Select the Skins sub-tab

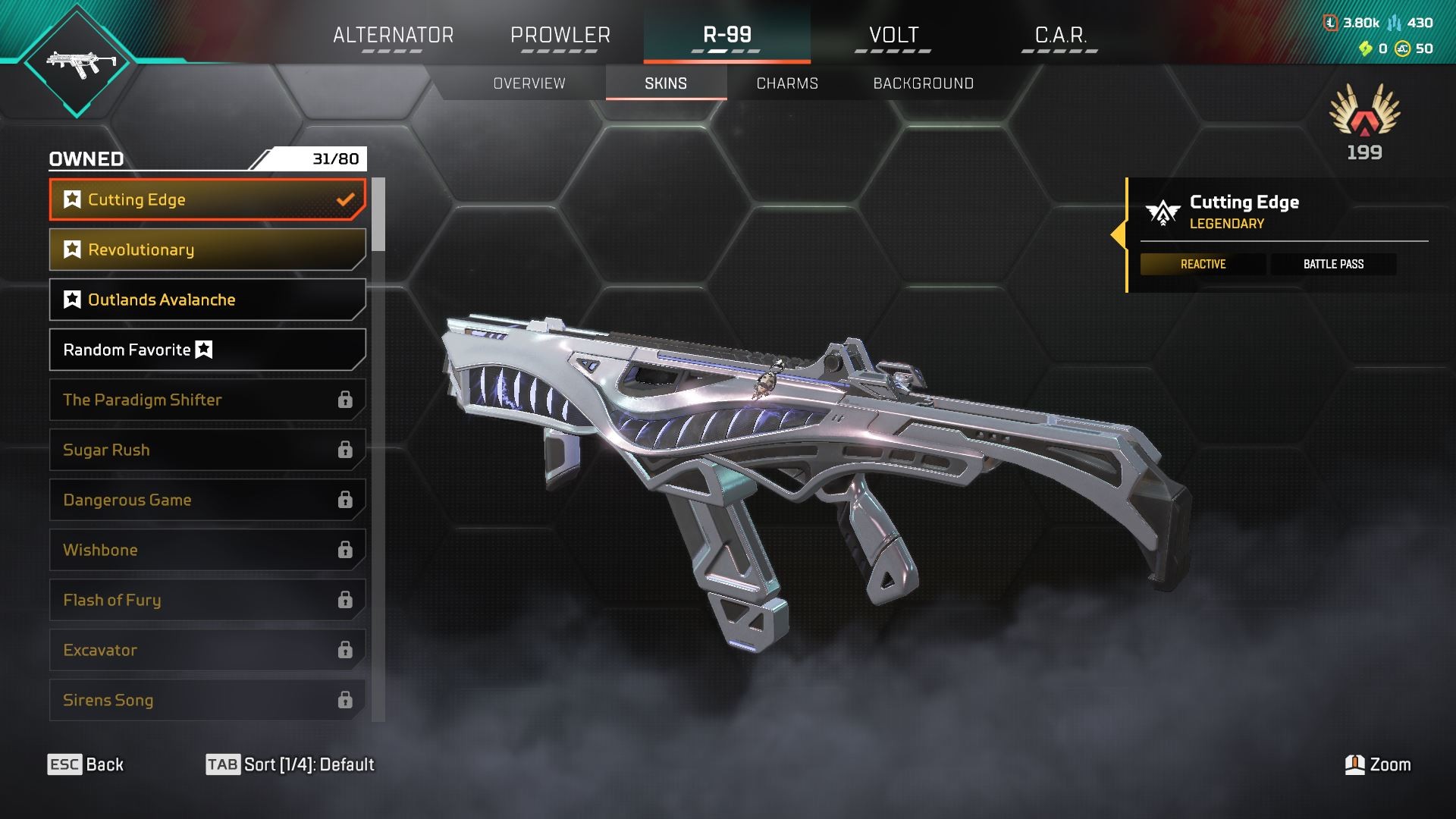[x=666, y=83]
